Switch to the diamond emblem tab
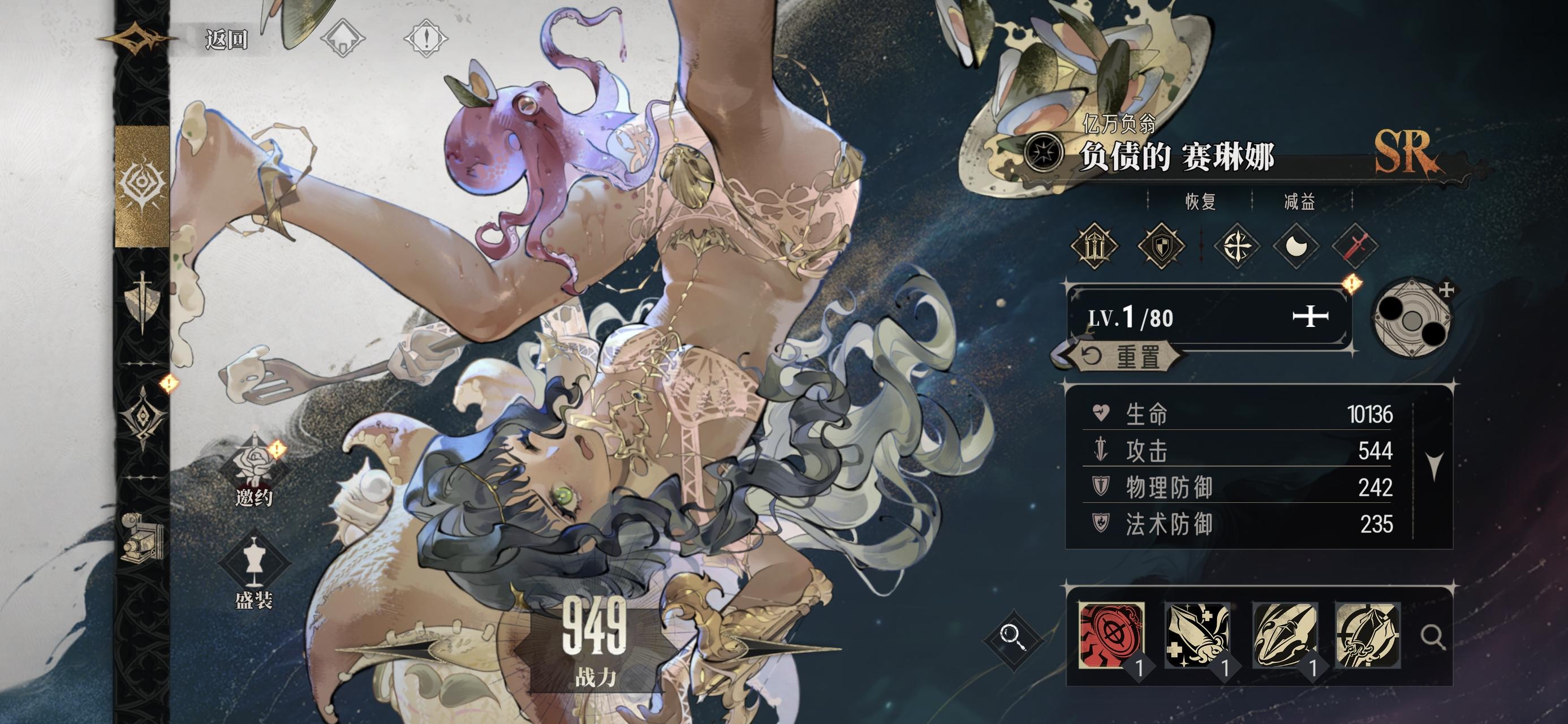This screenshot has height=724, width=1568. coord(142,417)
